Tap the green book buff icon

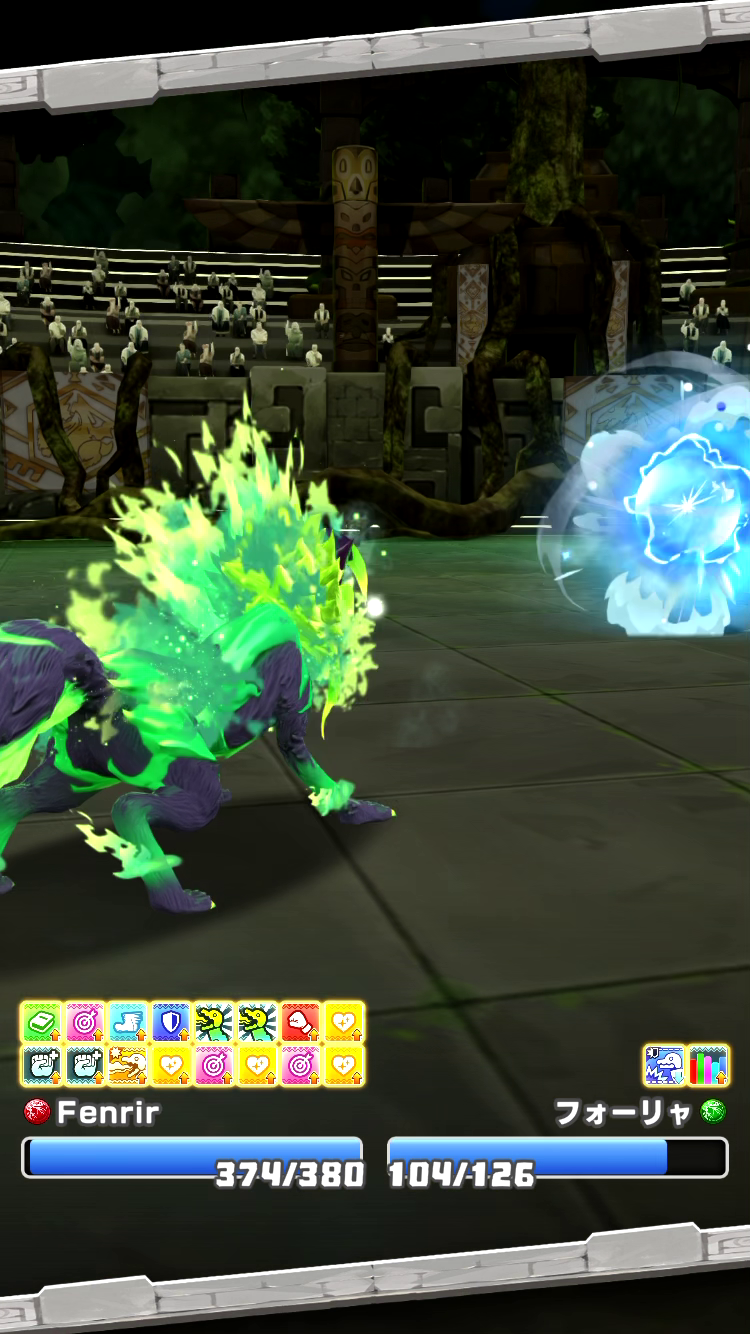click(x=42, y=1021)
